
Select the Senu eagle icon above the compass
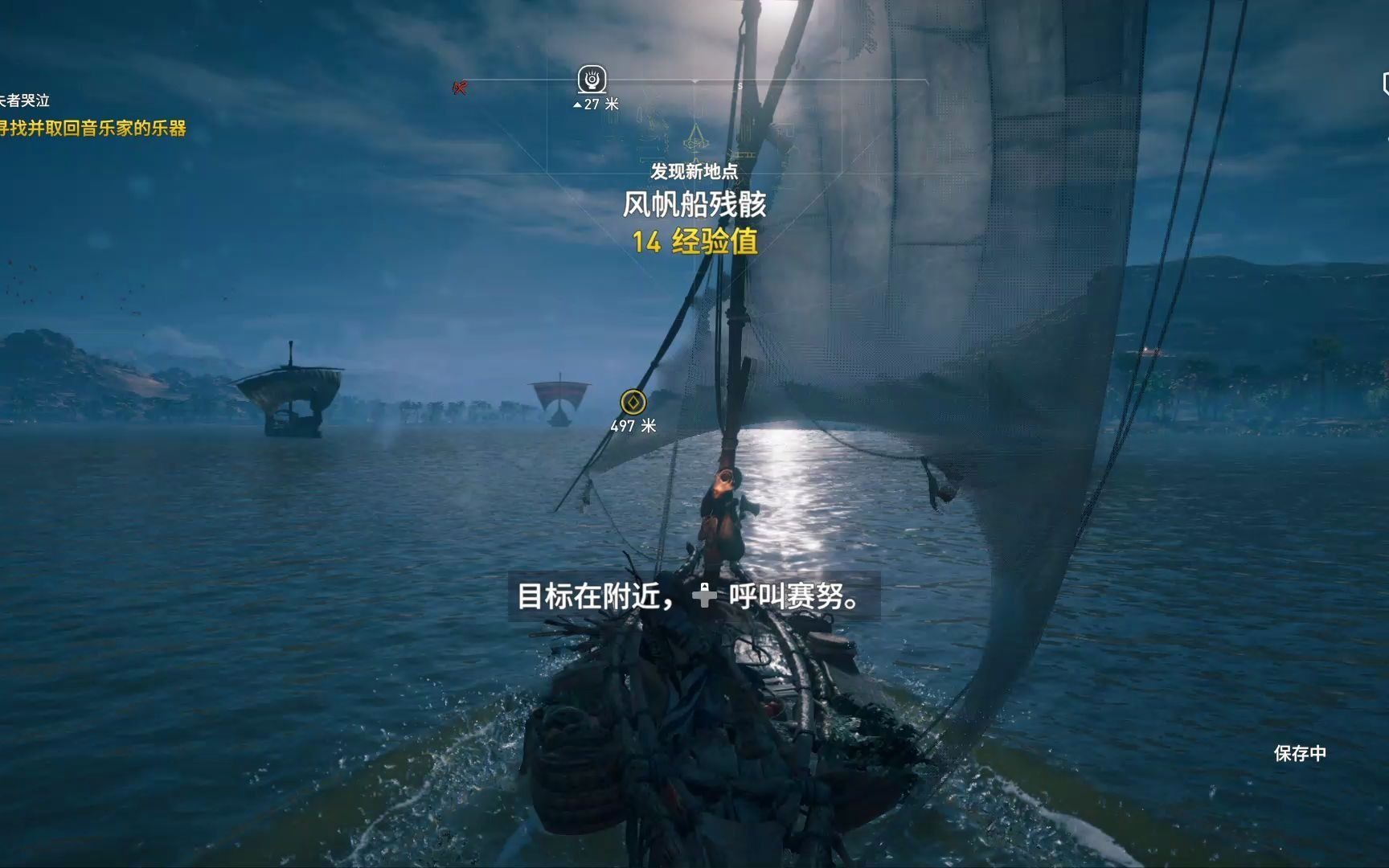[x=592, y=79]
